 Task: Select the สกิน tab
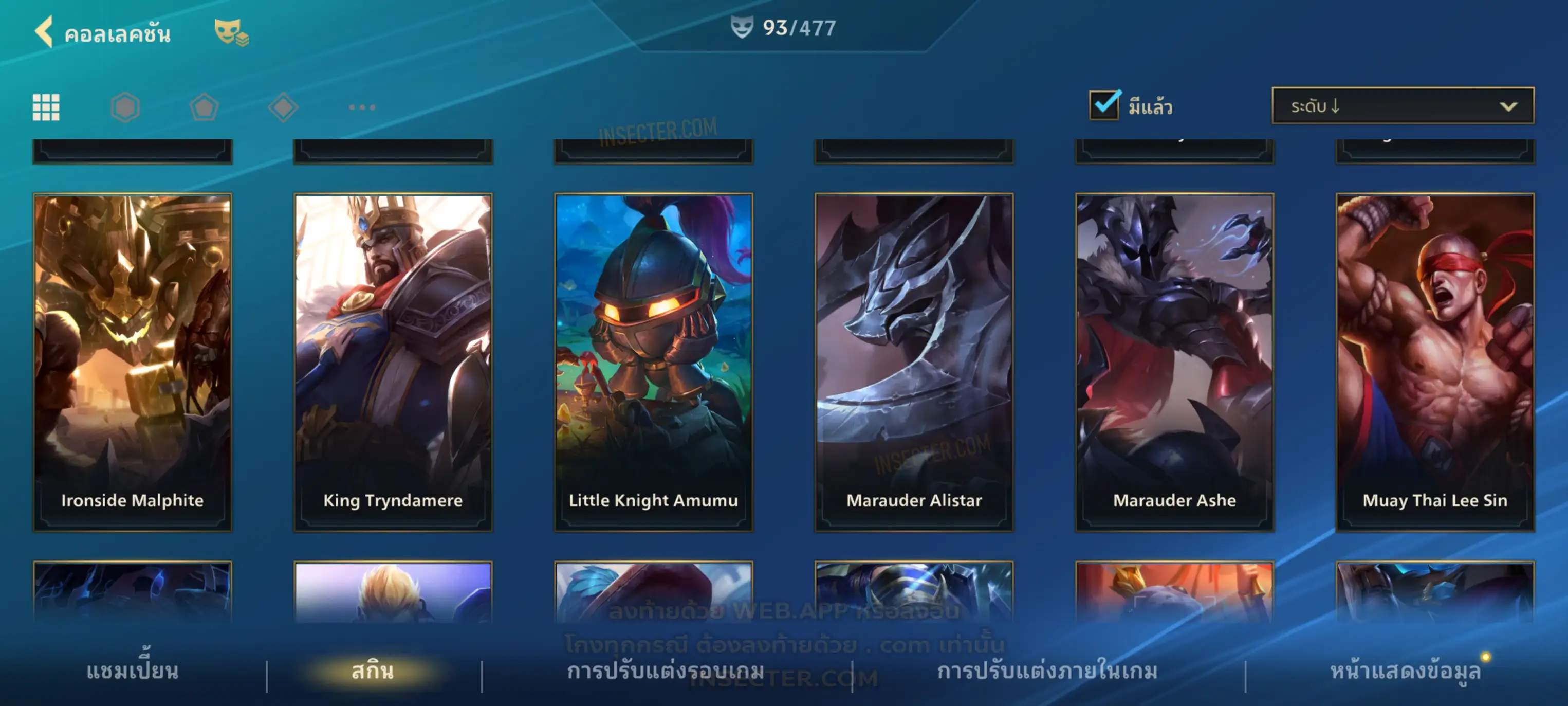373,671
